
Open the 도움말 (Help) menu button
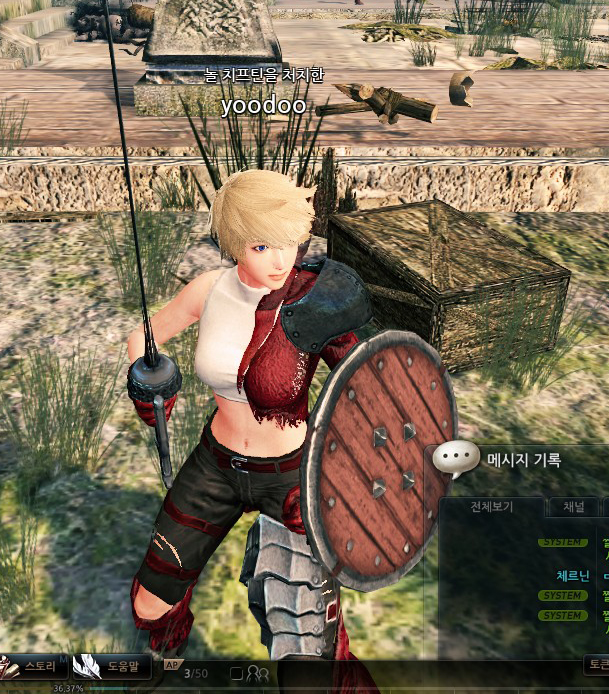(115, 665)
